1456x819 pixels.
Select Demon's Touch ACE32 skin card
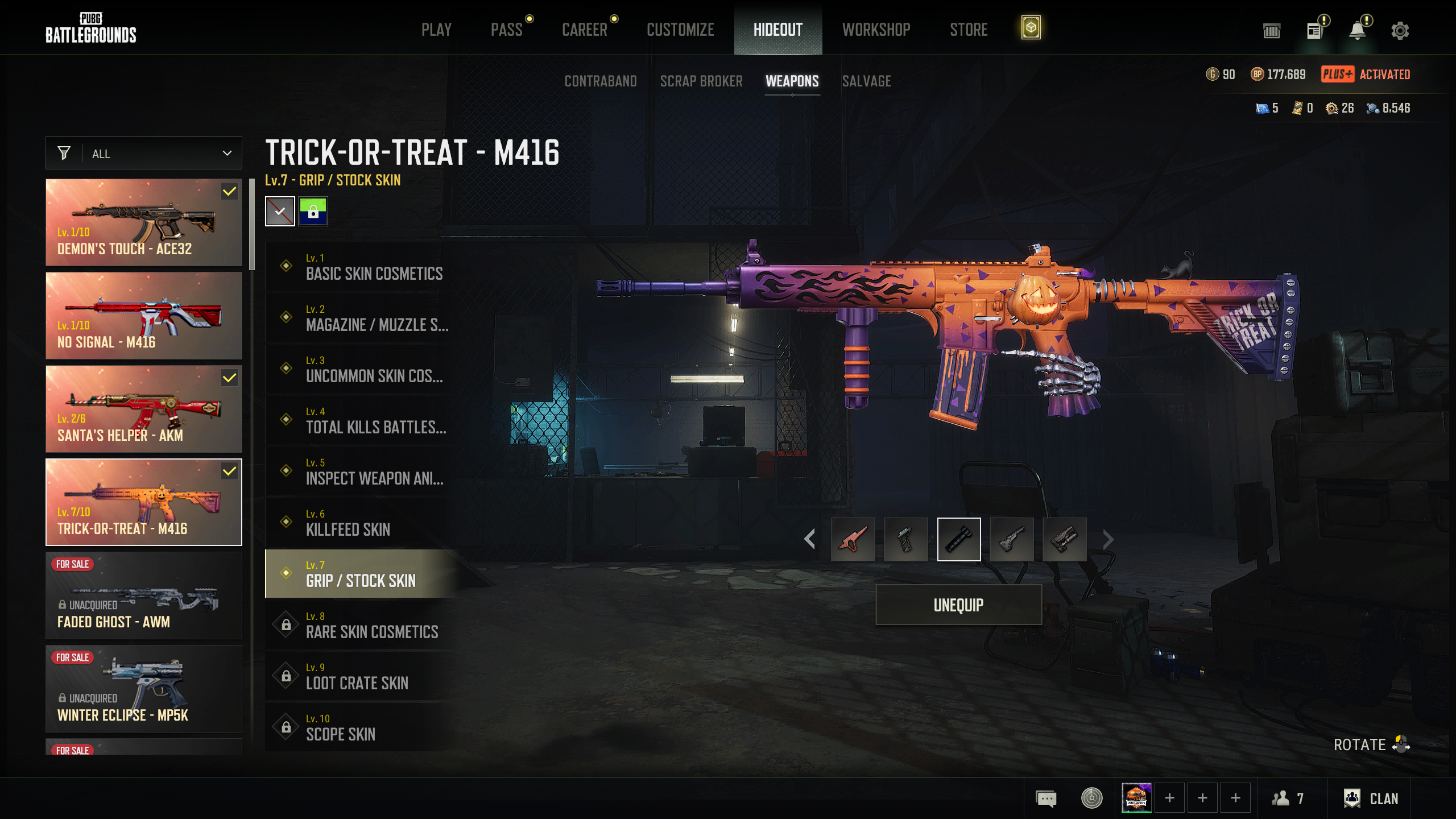click(x=144, y=222)
